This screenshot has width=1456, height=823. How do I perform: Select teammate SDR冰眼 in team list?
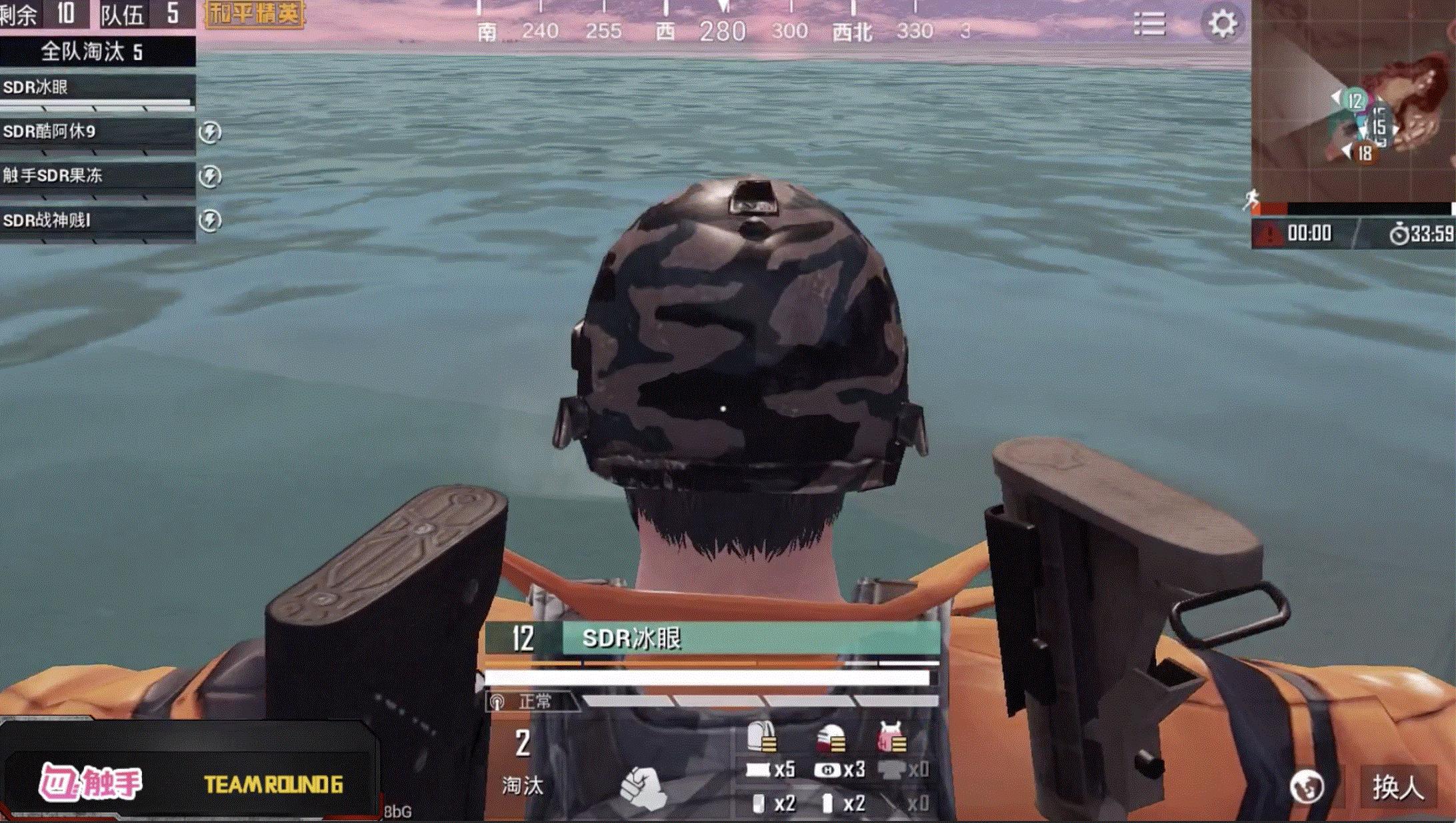[x=97, y=89]
